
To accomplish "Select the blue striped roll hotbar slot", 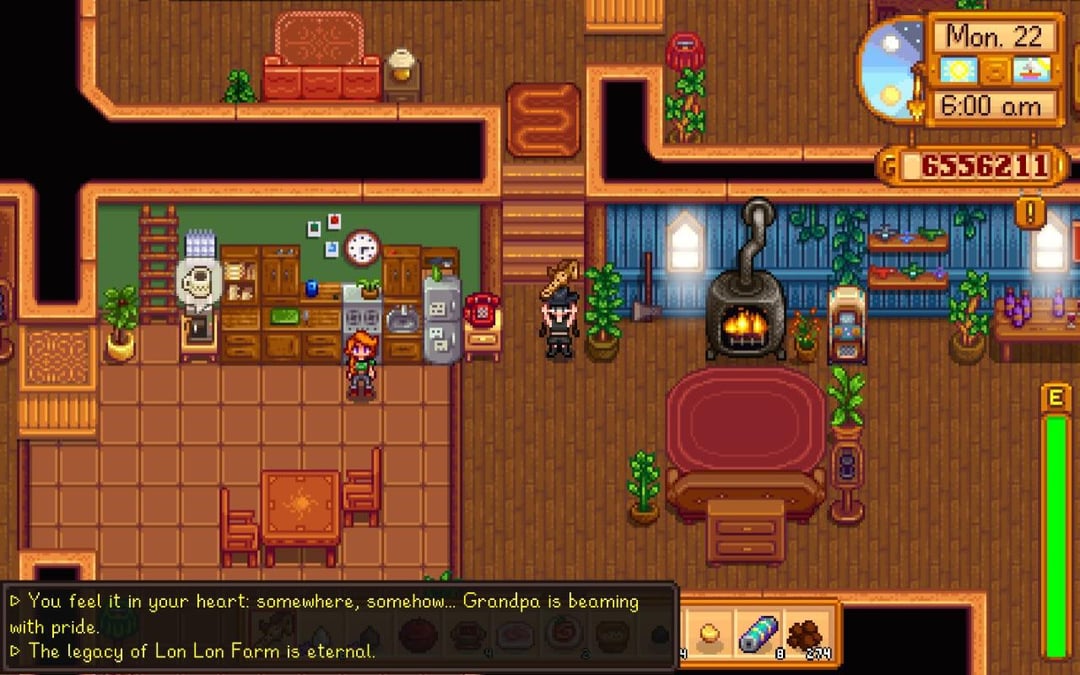I will coord(759,632).
